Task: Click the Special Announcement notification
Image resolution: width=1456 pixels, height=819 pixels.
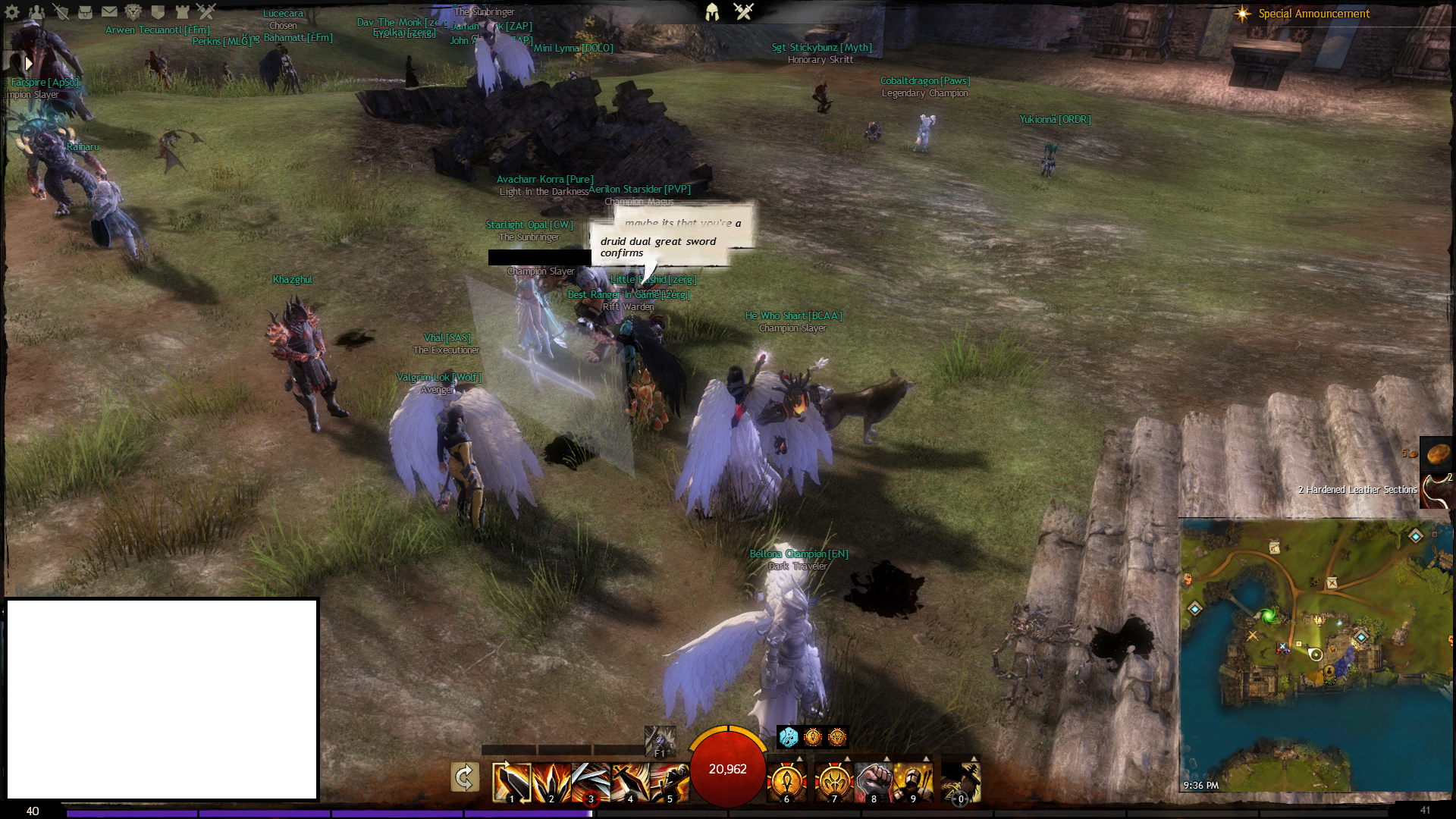Action: pyautogui.click(x=1313, y=14)
